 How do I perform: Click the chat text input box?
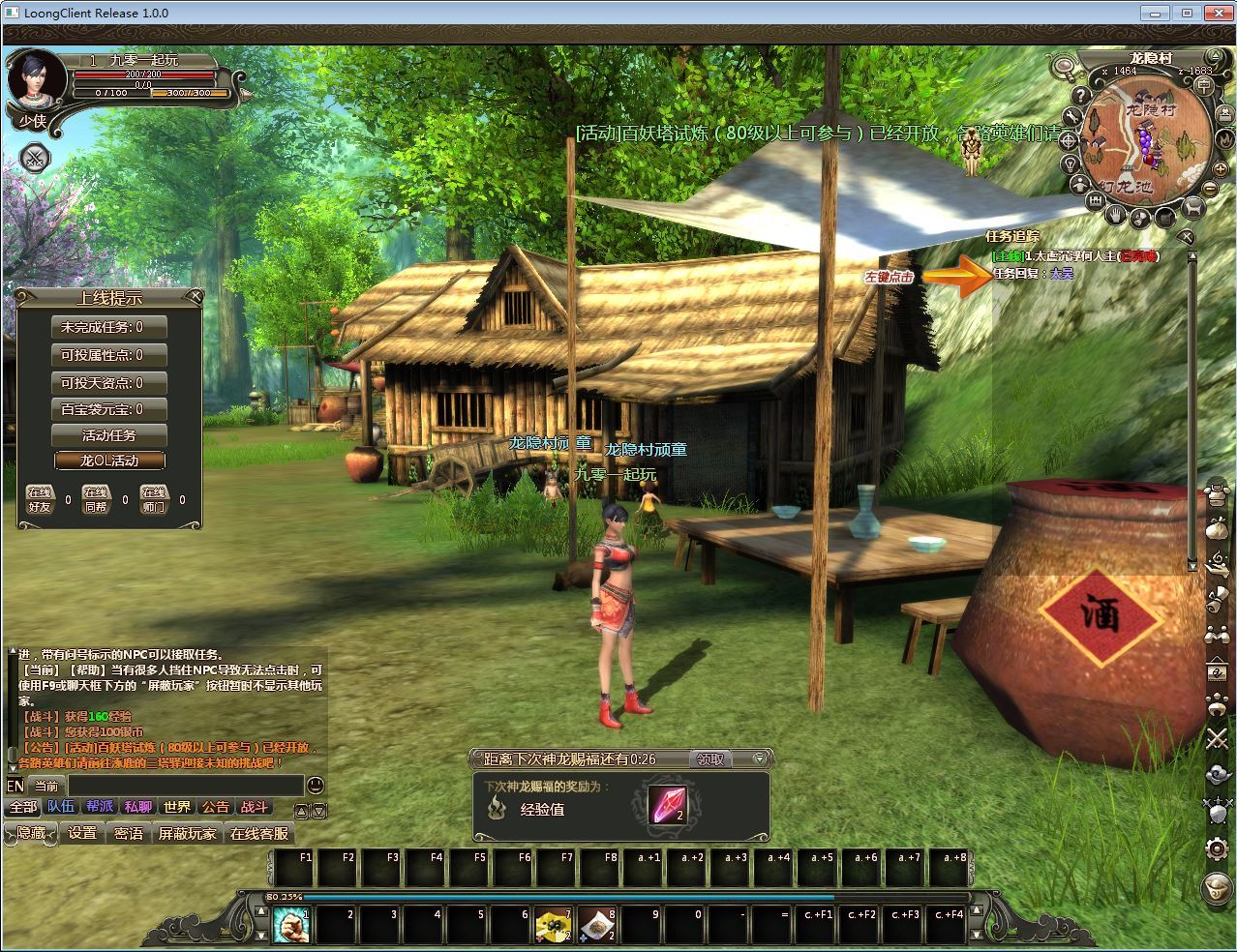[x=184, y=786]
